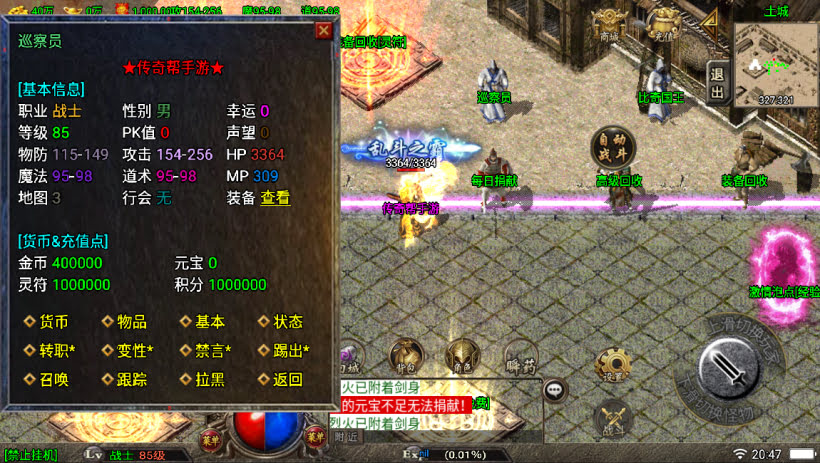Image resolution: width=820 pixels, height=463 pixels.
Task: Show the 状态 option
Action: pos(287,322)
